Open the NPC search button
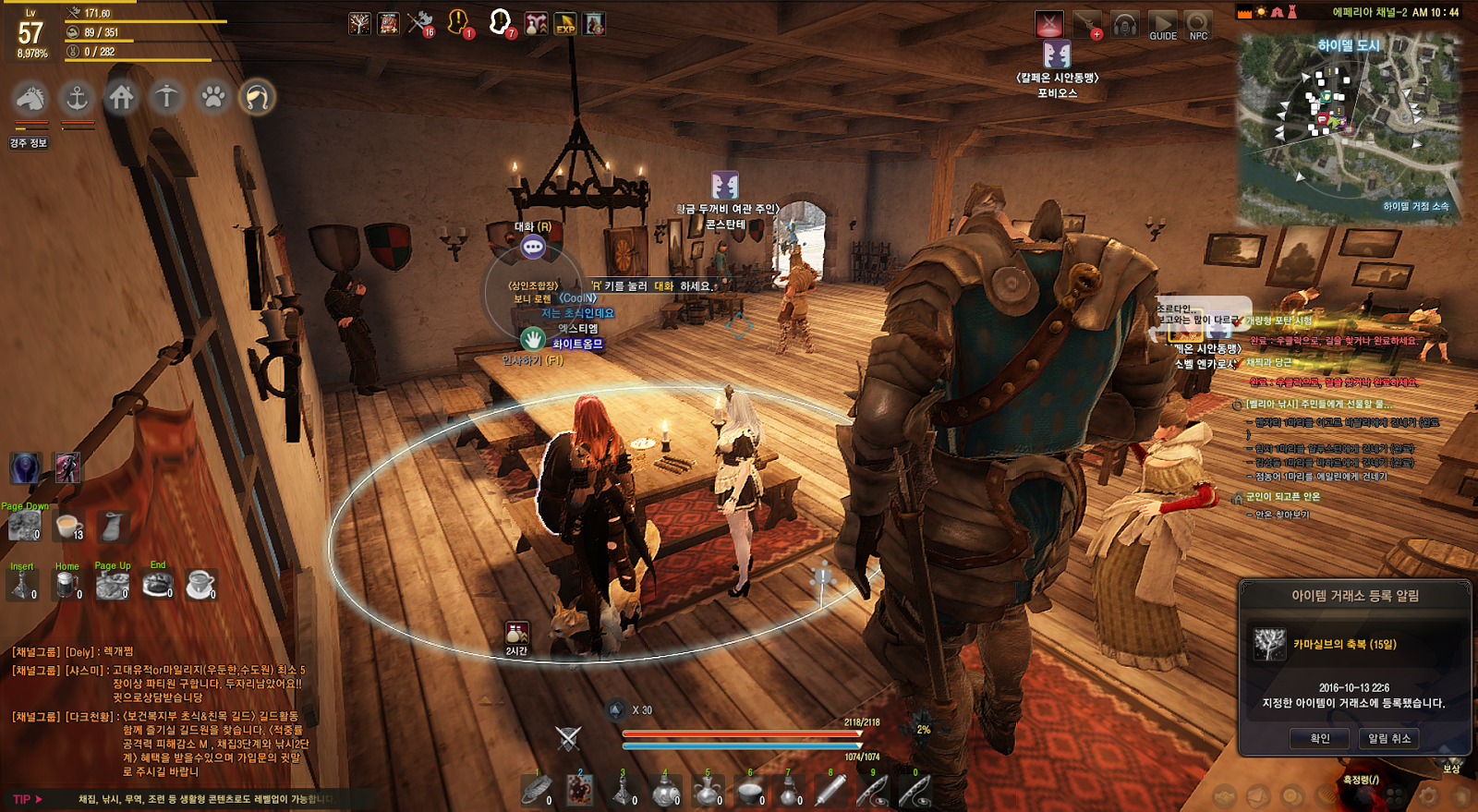Image resolution: width=1478 pixels, height=812 pixels. pyautogui.click(x=1198, y=25)
